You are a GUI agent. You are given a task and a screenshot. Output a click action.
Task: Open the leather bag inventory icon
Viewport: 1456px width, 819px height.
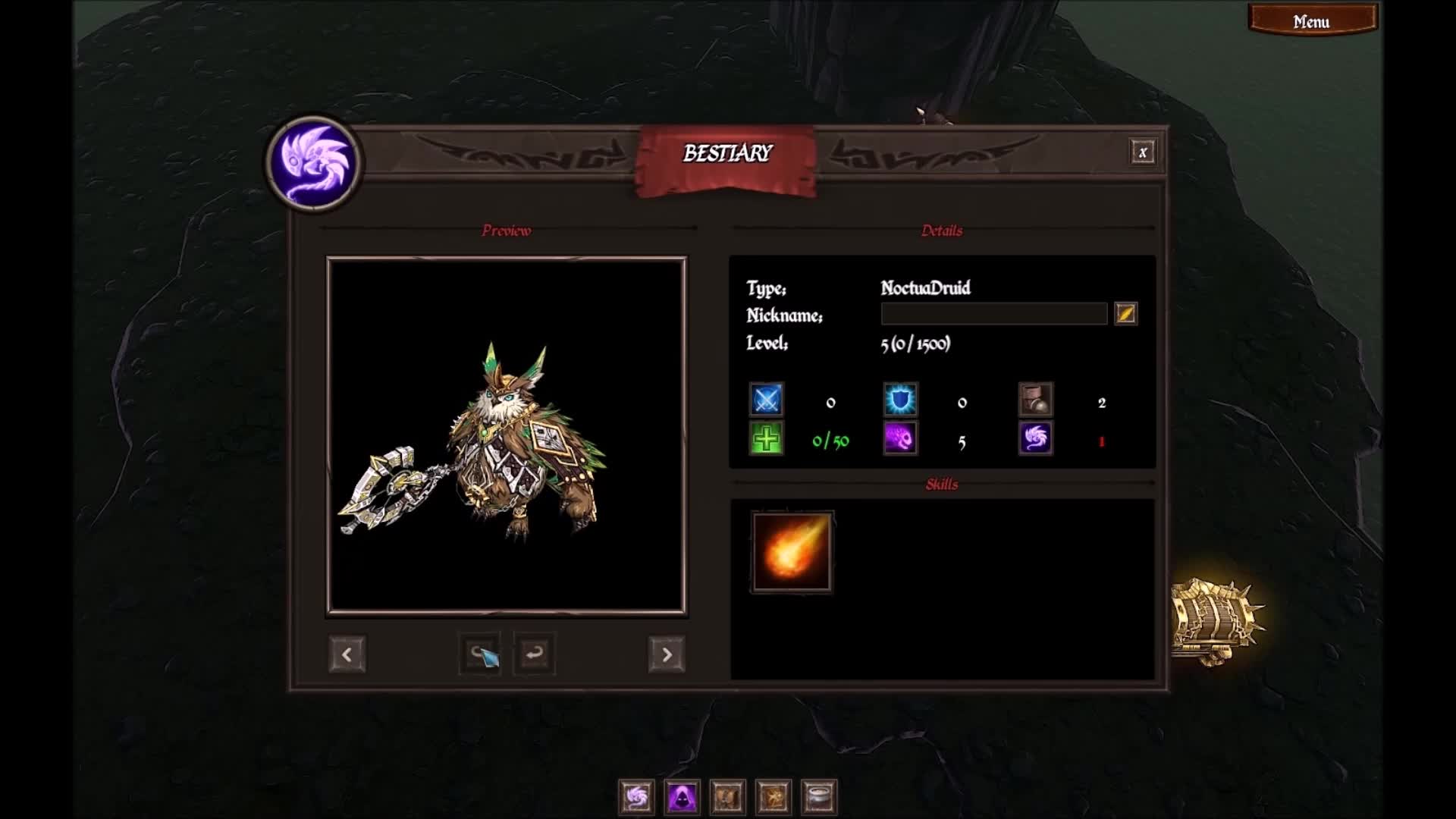tap(726, 798)
